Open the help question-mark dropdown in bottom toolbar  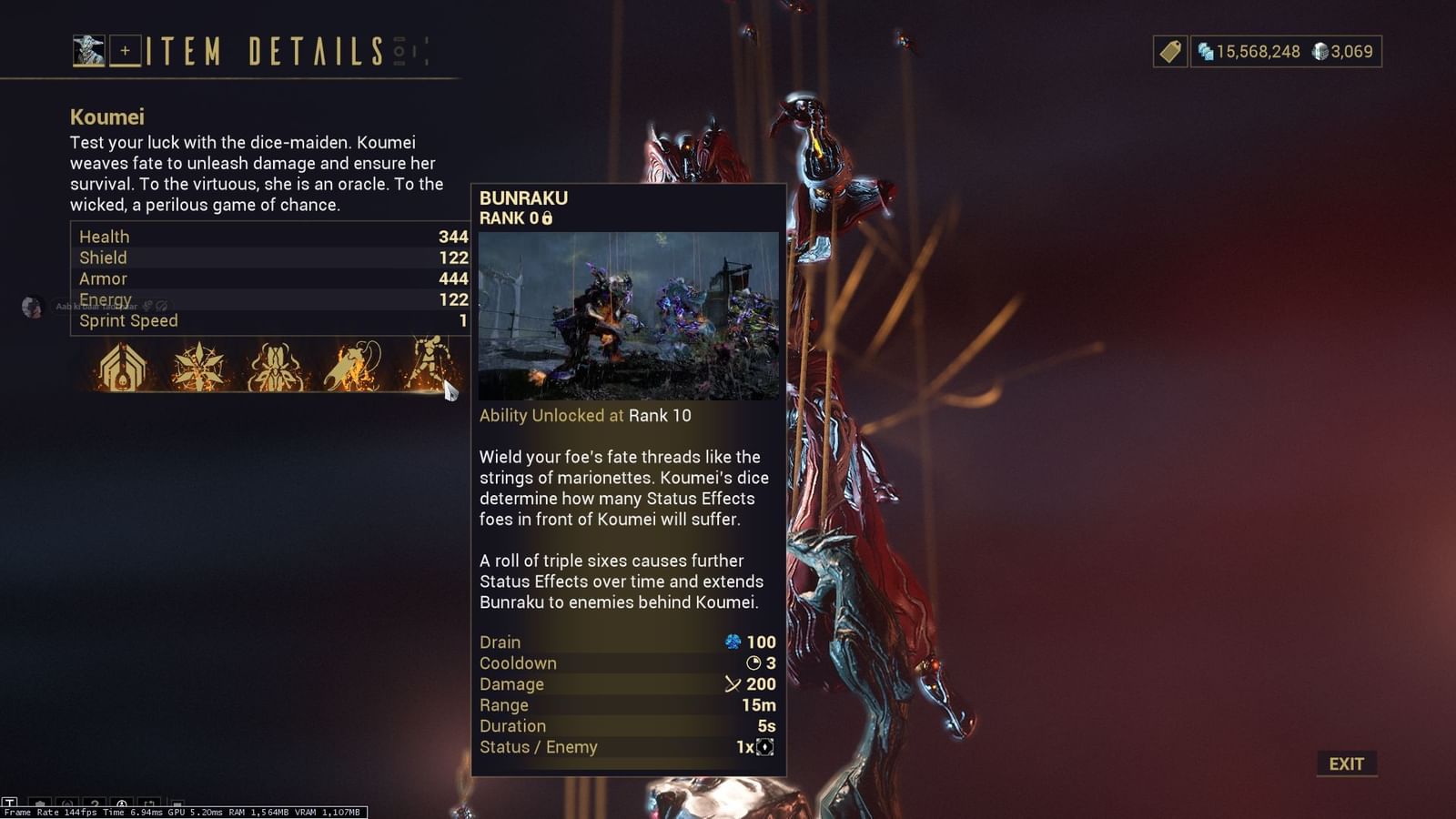(x=95, y=804)
